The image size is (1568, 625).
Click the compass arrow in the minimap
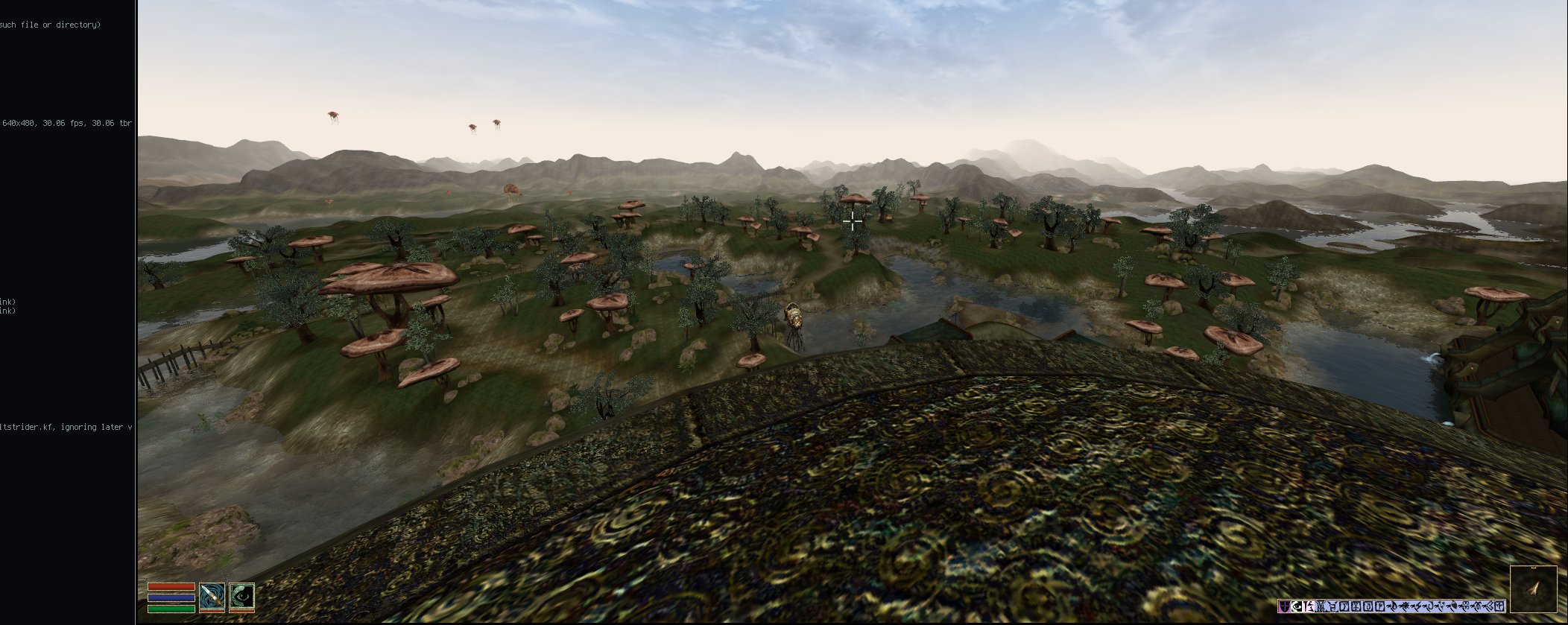[x=1533, y=588]
